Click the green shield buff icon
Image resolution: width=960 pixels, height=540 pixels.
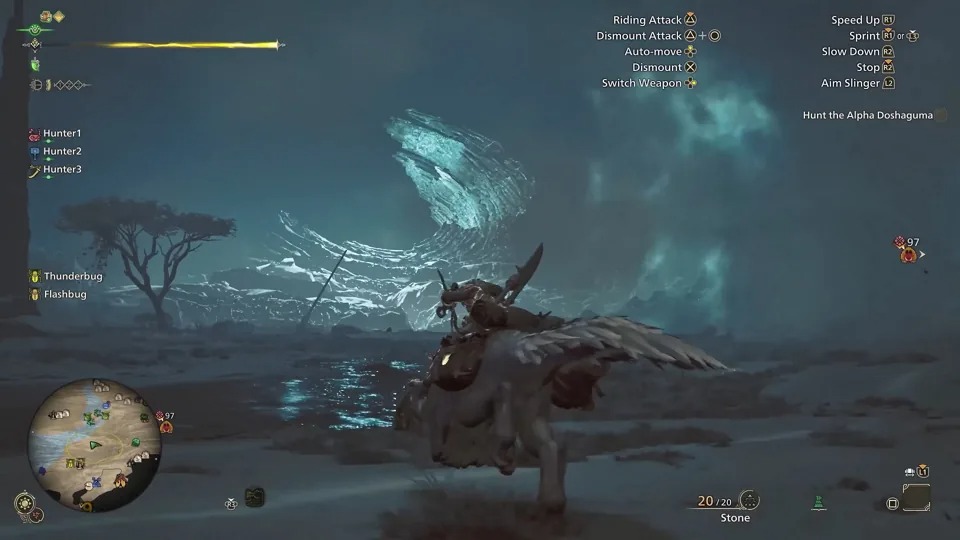35,65
